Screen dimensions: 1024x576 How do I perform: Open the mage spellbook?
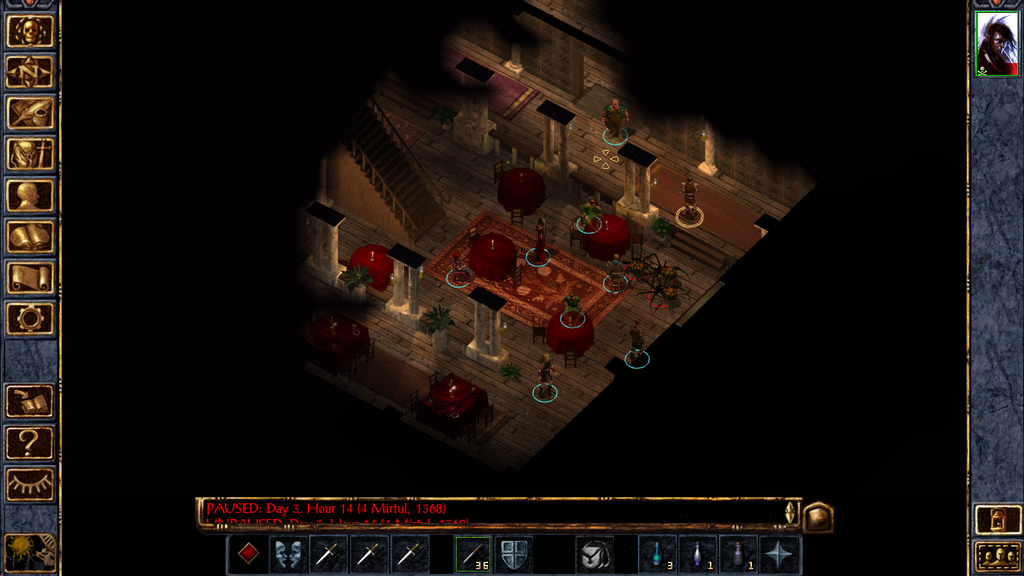coord(30,236)
